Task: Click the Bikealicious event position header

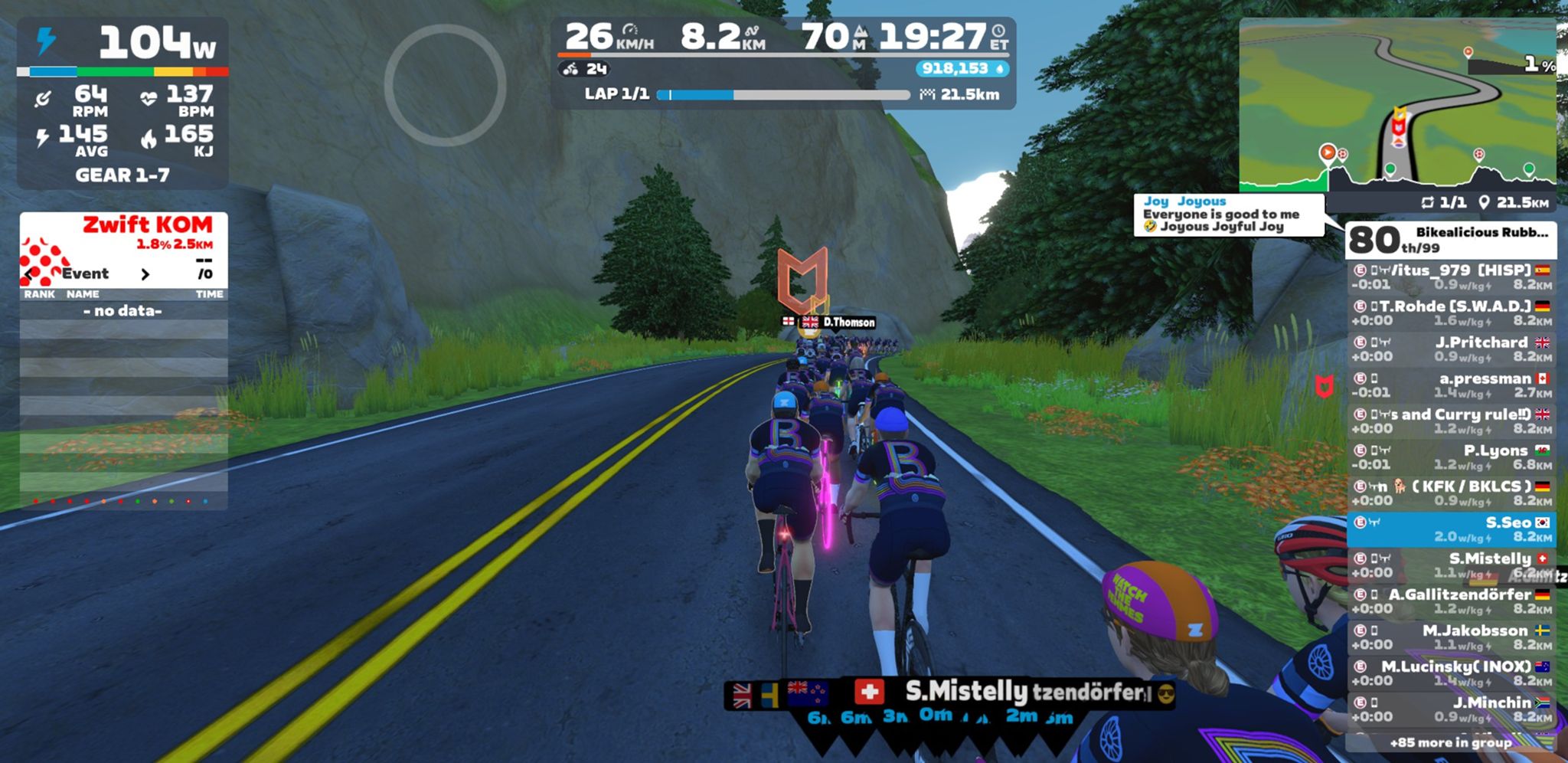Action: pos(1451,240)
